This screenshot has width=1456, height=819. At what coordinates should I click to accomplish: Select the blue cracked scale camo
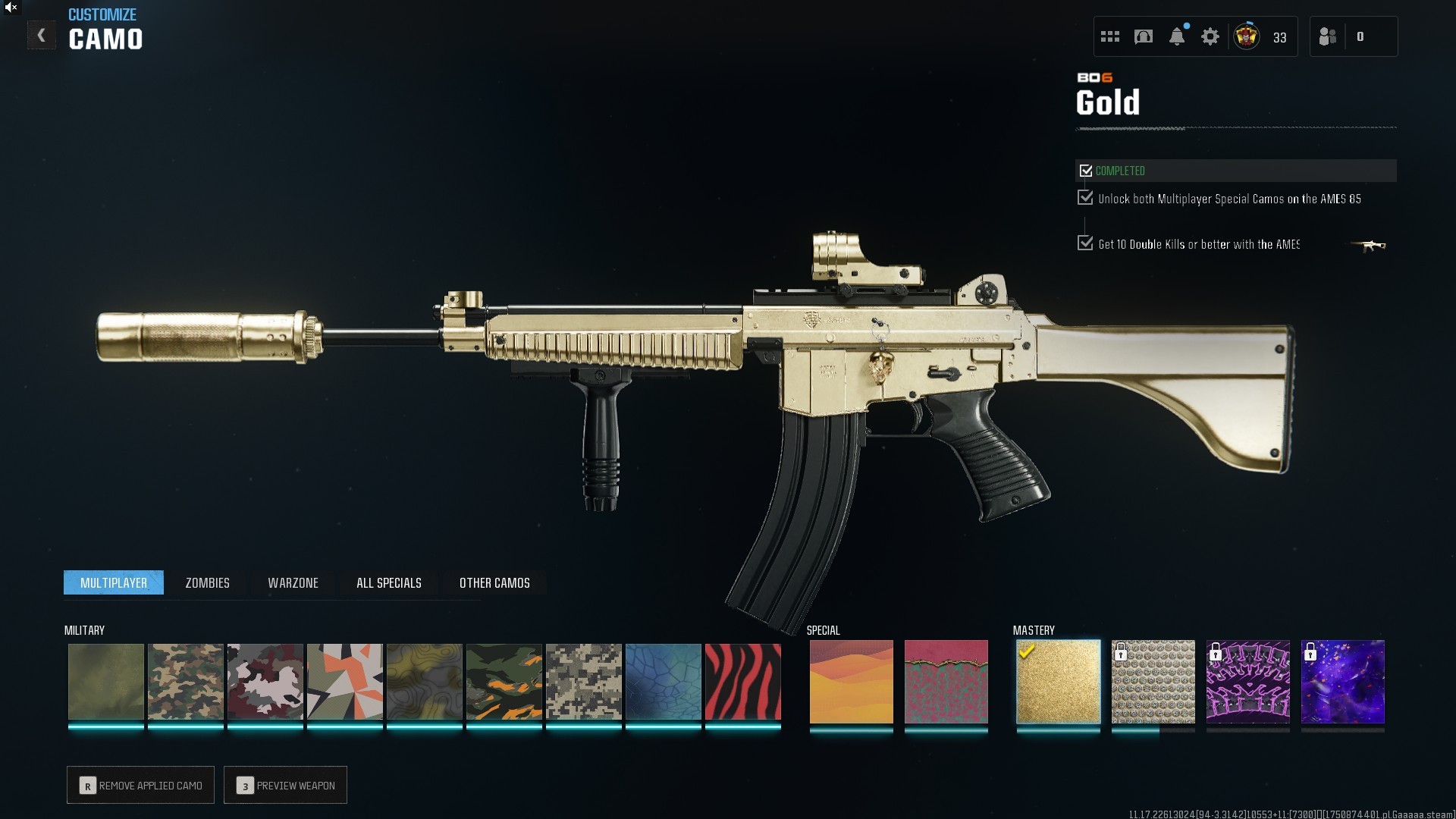tap(663, 681)
